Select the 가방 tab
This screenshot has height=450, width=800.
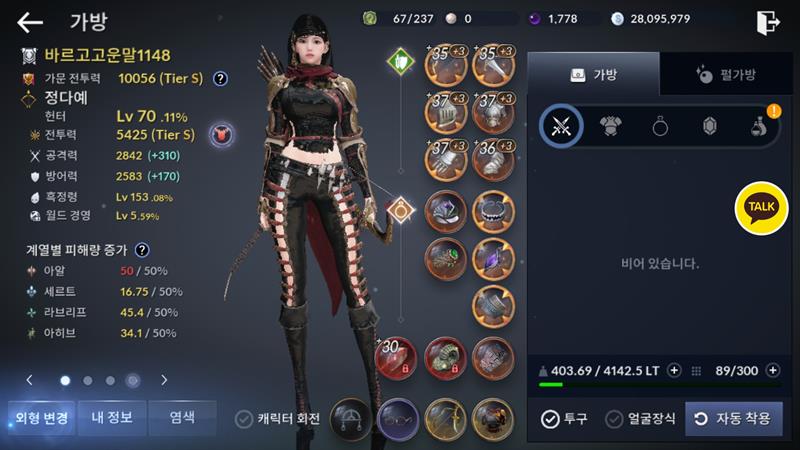(x=593, y=74)
